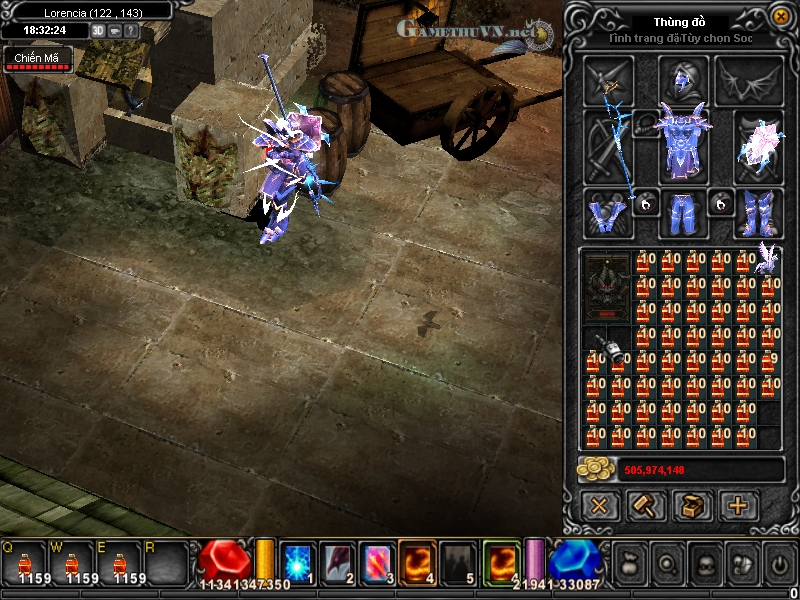Select the white winged horse item

768,258
